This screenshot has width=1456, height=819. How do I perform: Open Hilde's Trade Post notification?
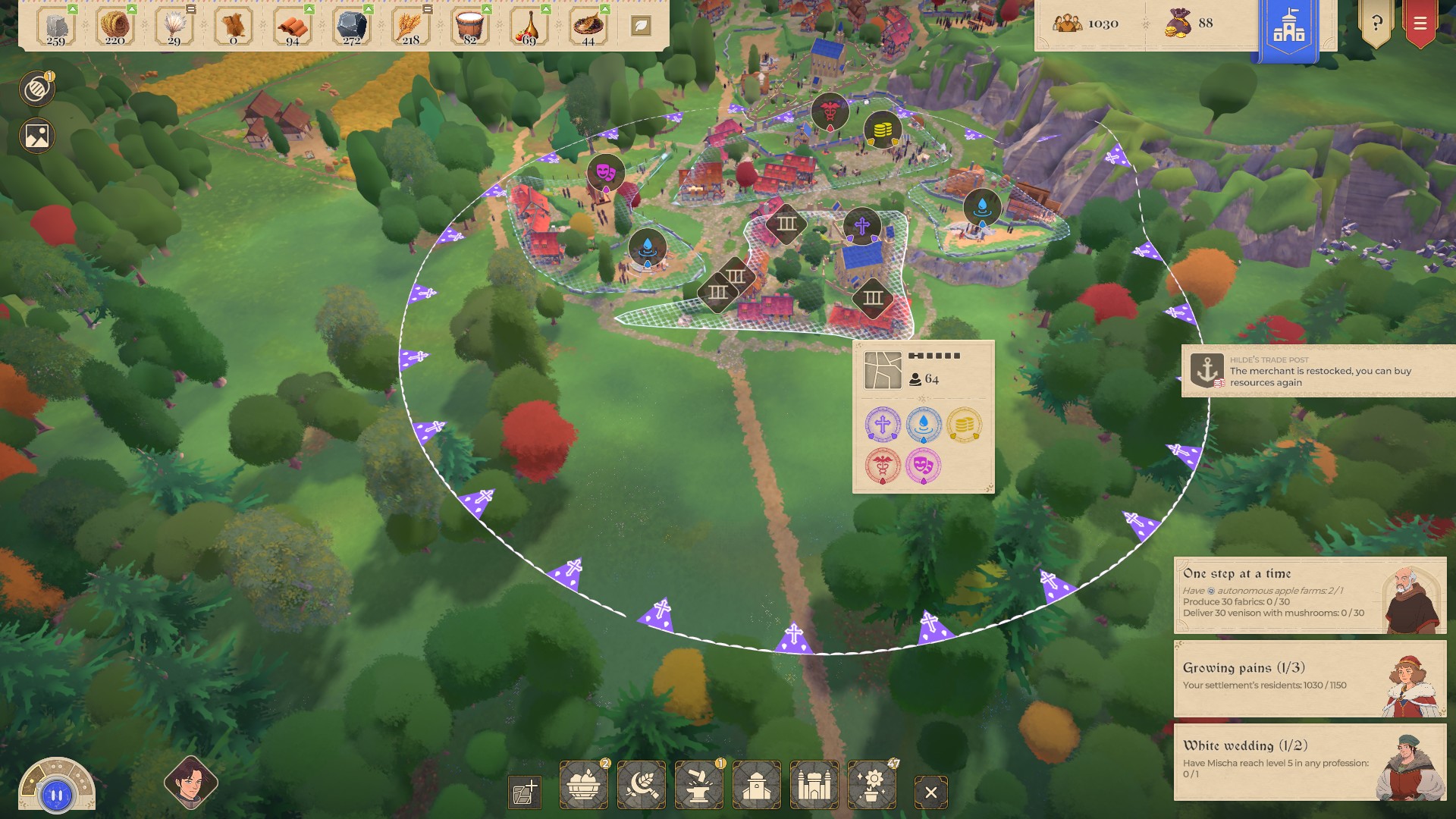1318,372
